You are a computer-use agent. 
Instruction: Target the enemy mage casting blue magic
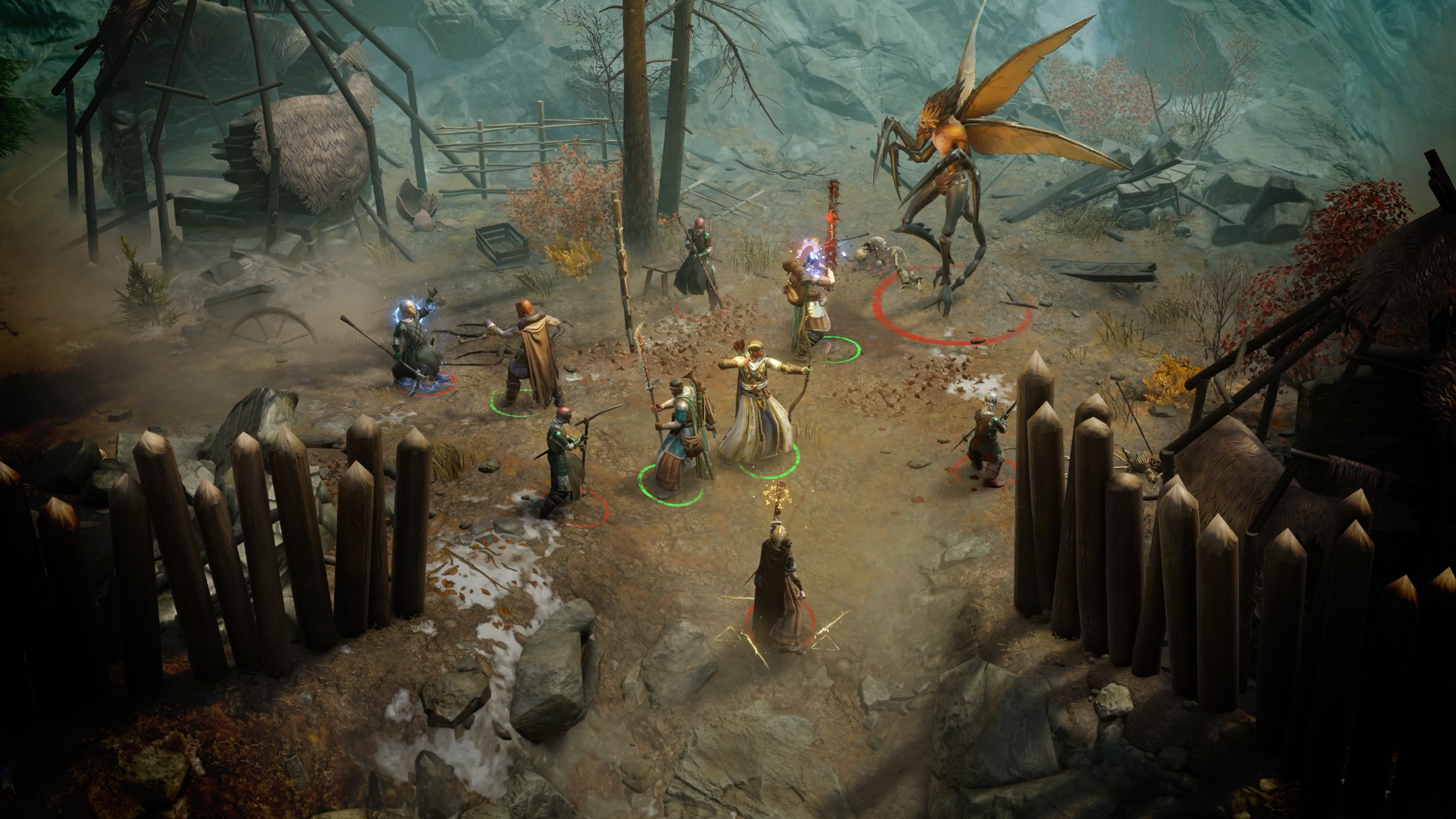(x=413, y=345)
